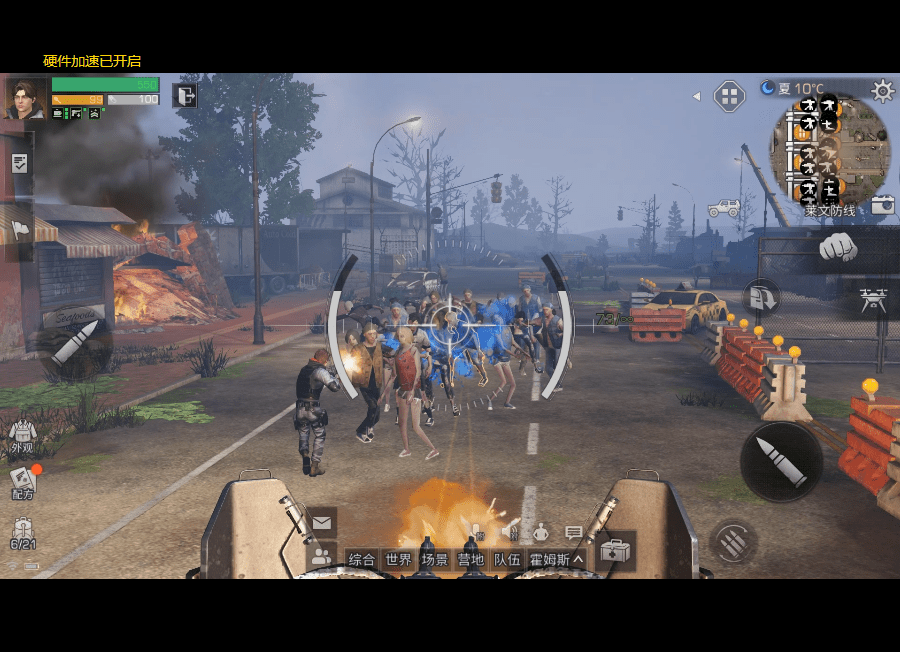Take a photo with the camera icon
Viewport: 900px width, 652px height.
882,205
